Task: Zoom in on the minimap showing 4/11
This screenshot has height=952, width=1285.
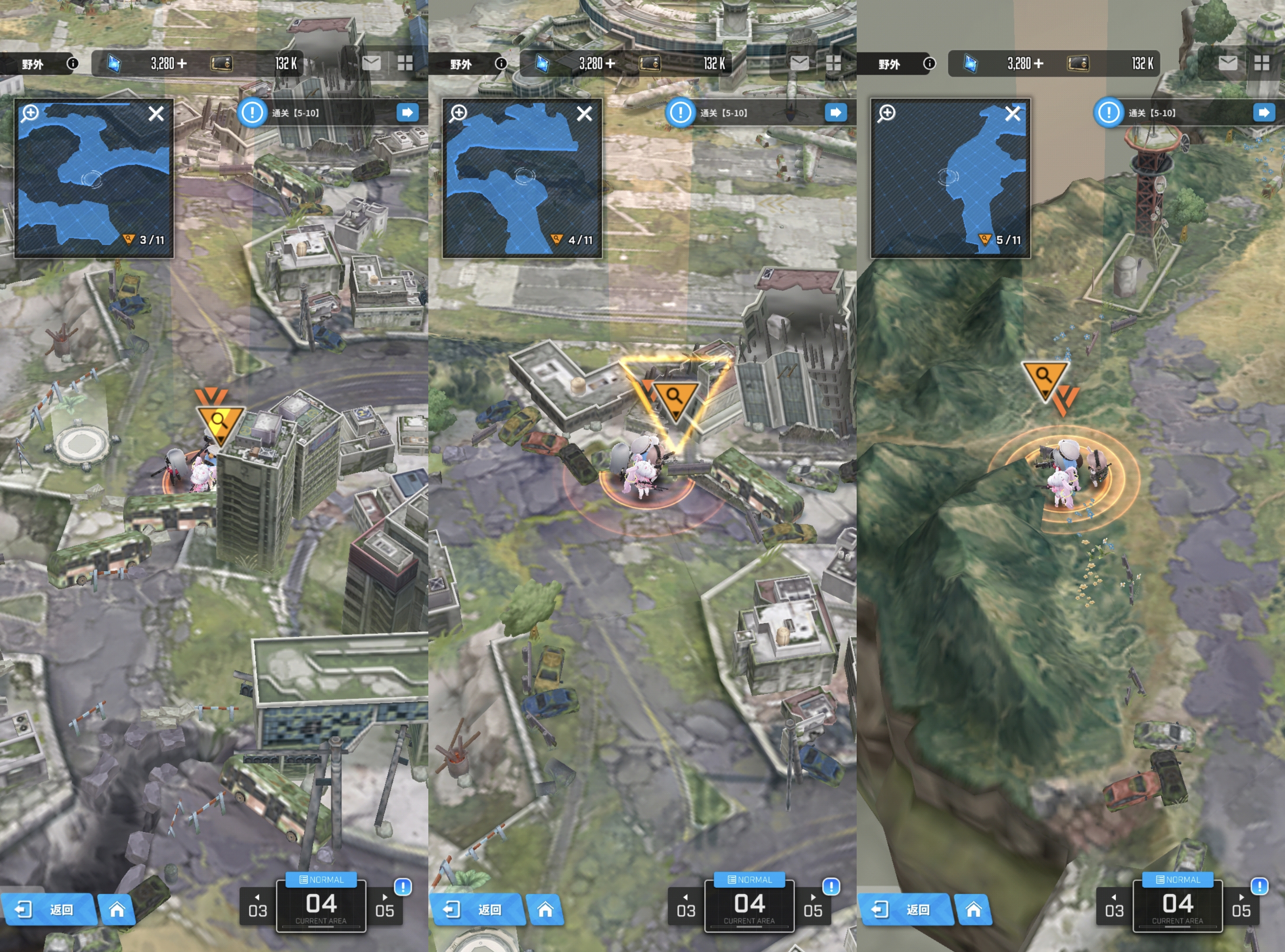Action: point(459,113)
